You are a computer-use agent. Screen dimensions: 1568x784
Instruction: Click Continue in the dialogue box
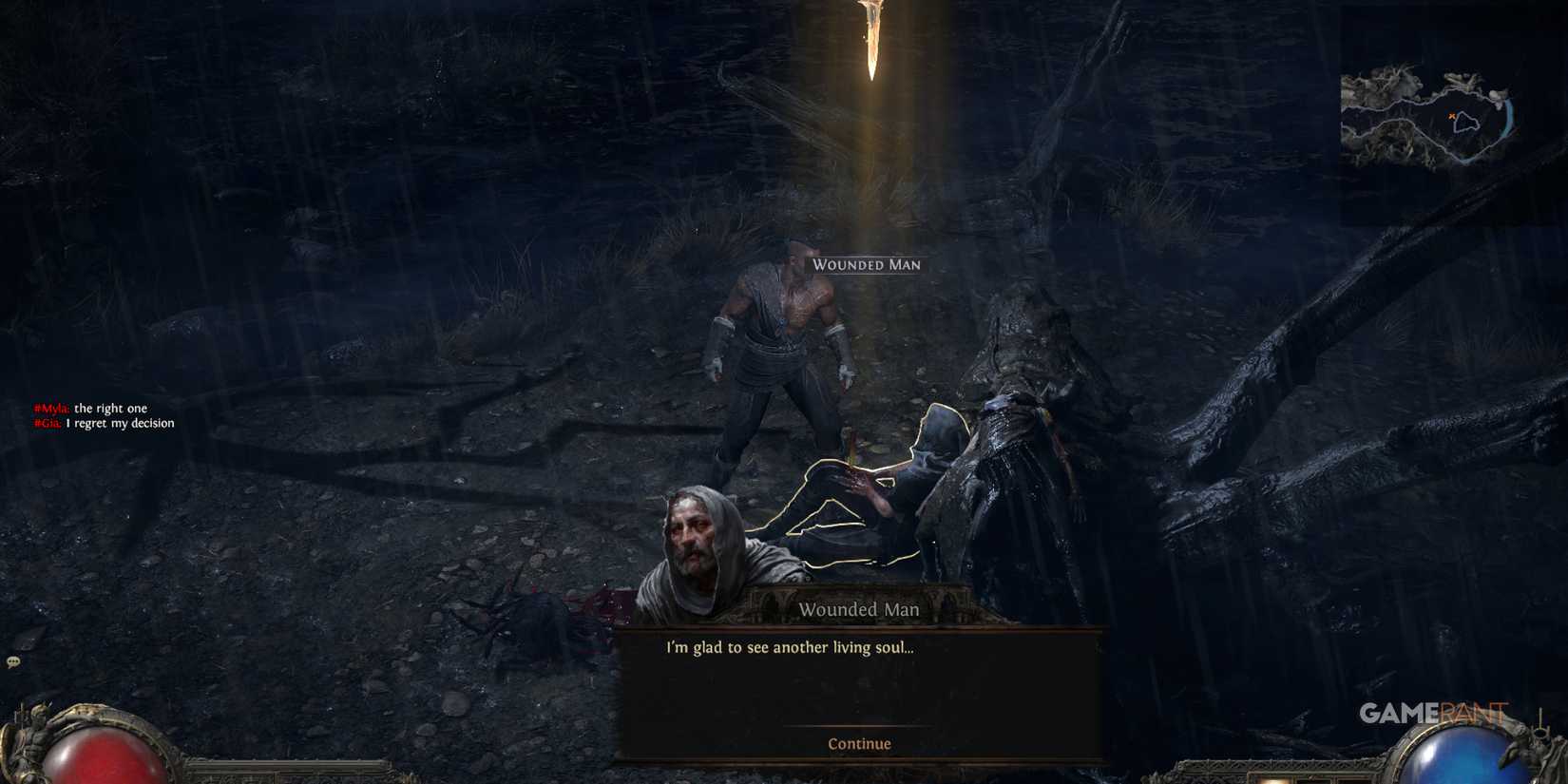858,743
